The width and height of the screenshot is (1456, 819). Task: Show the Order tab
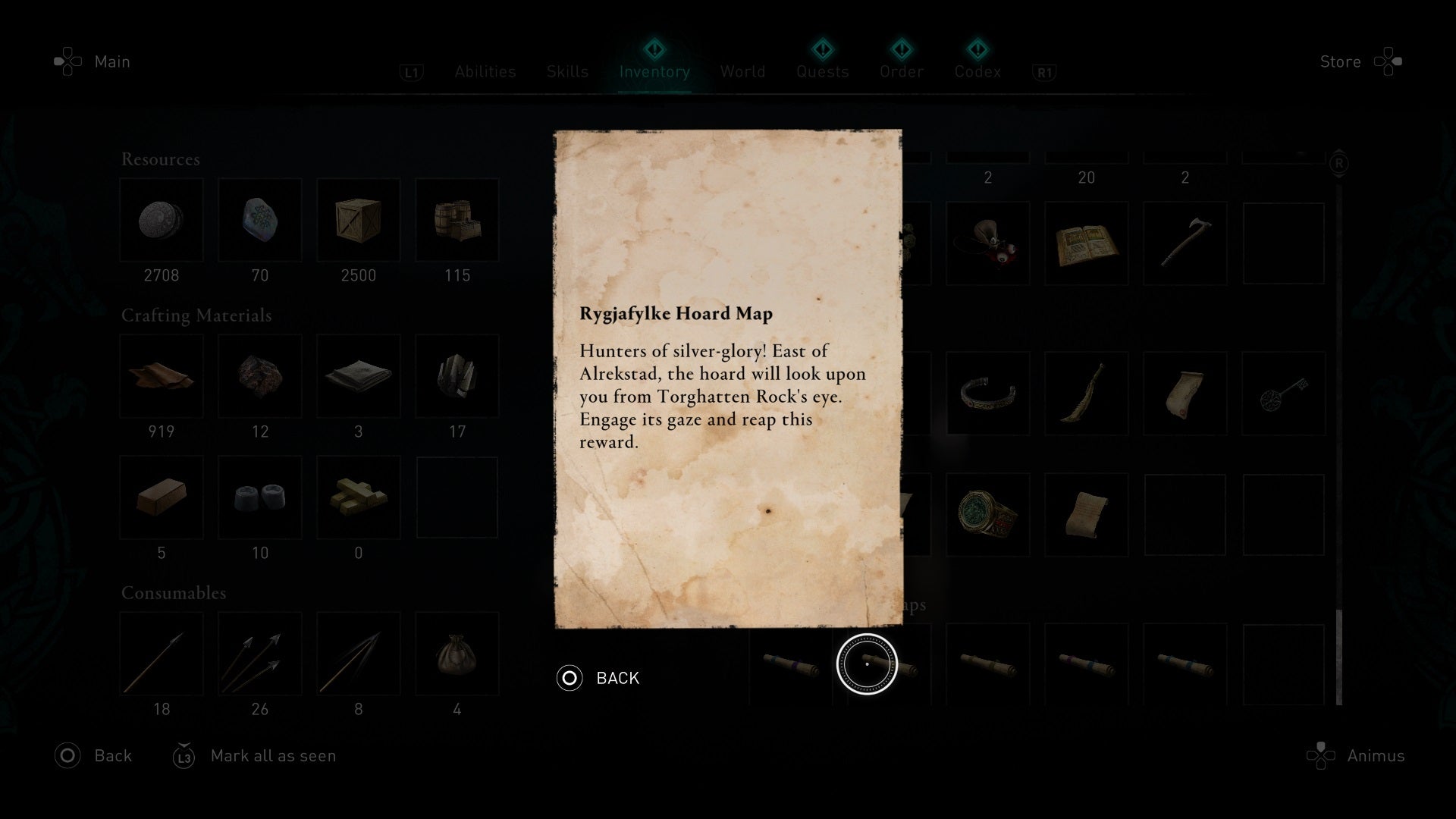pyautogui.click(x=901, y=71)
